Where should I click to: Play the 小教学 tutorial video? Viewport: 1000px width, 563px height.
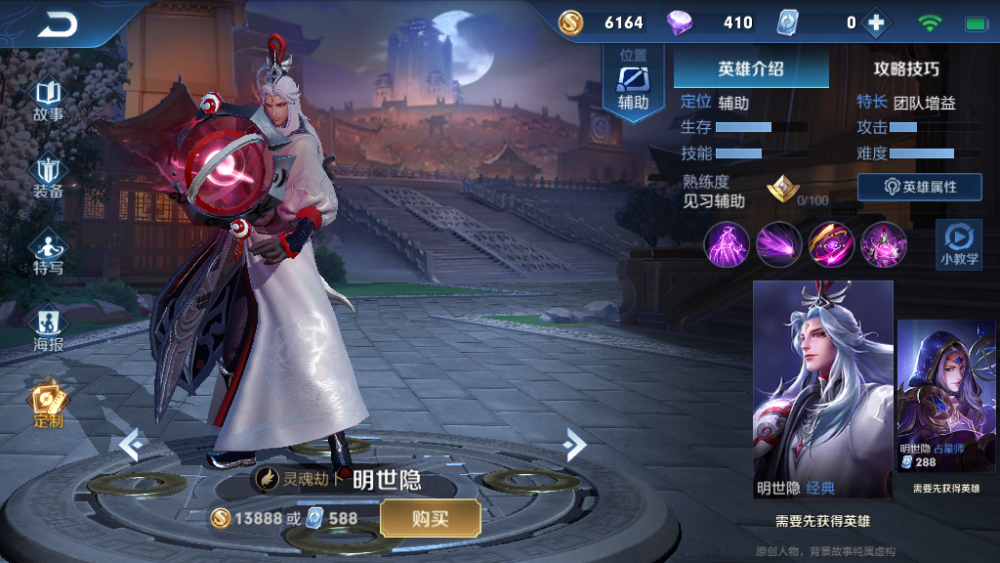coord(958,245)
